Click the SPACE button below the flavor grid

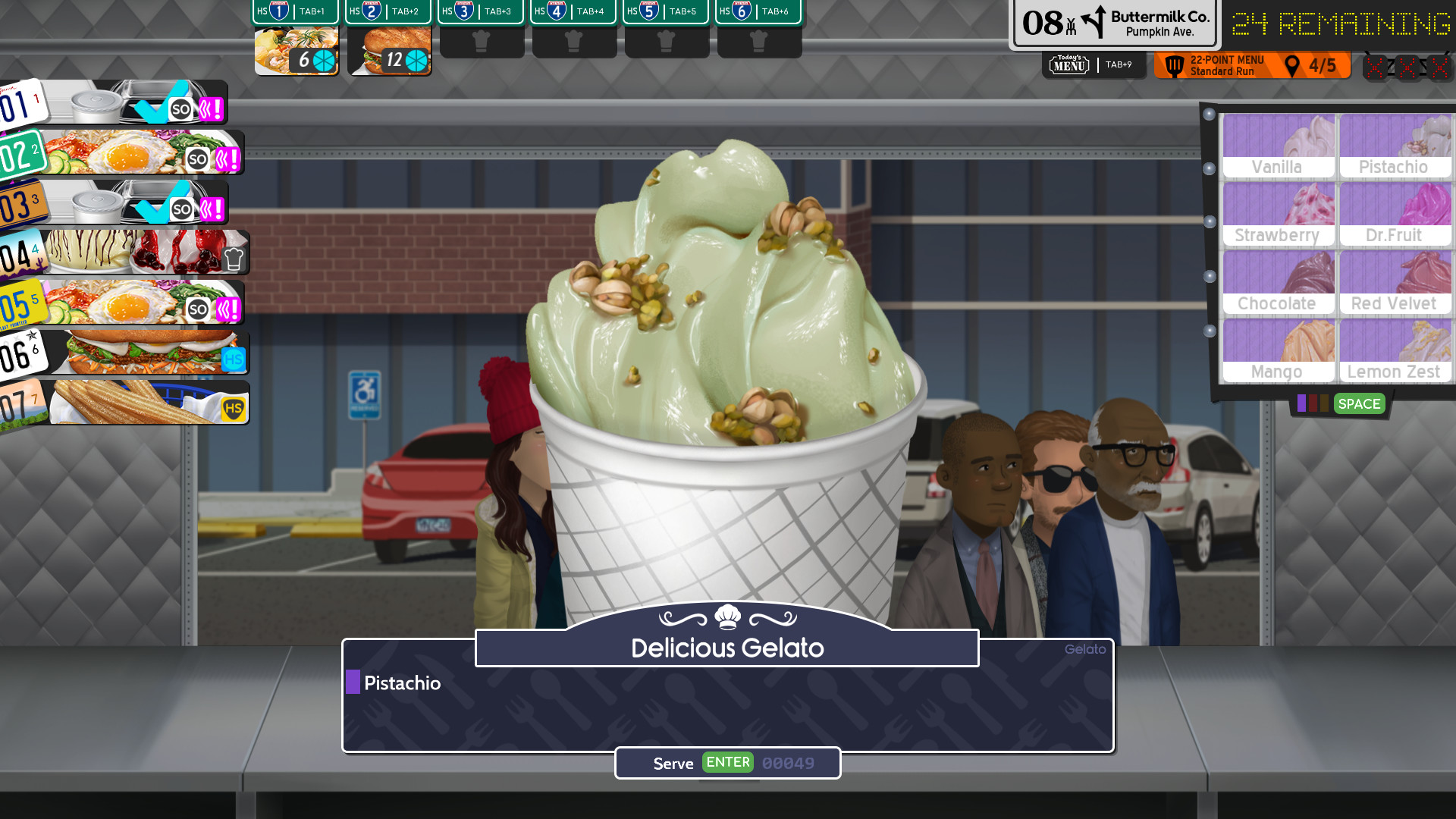1359,404
